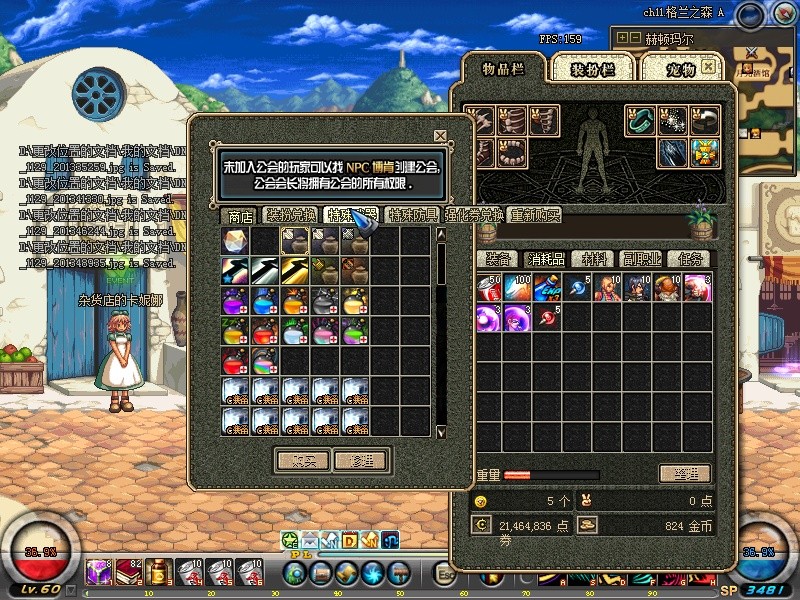
Task: Show the 材料 materials category
Action: 595,259
